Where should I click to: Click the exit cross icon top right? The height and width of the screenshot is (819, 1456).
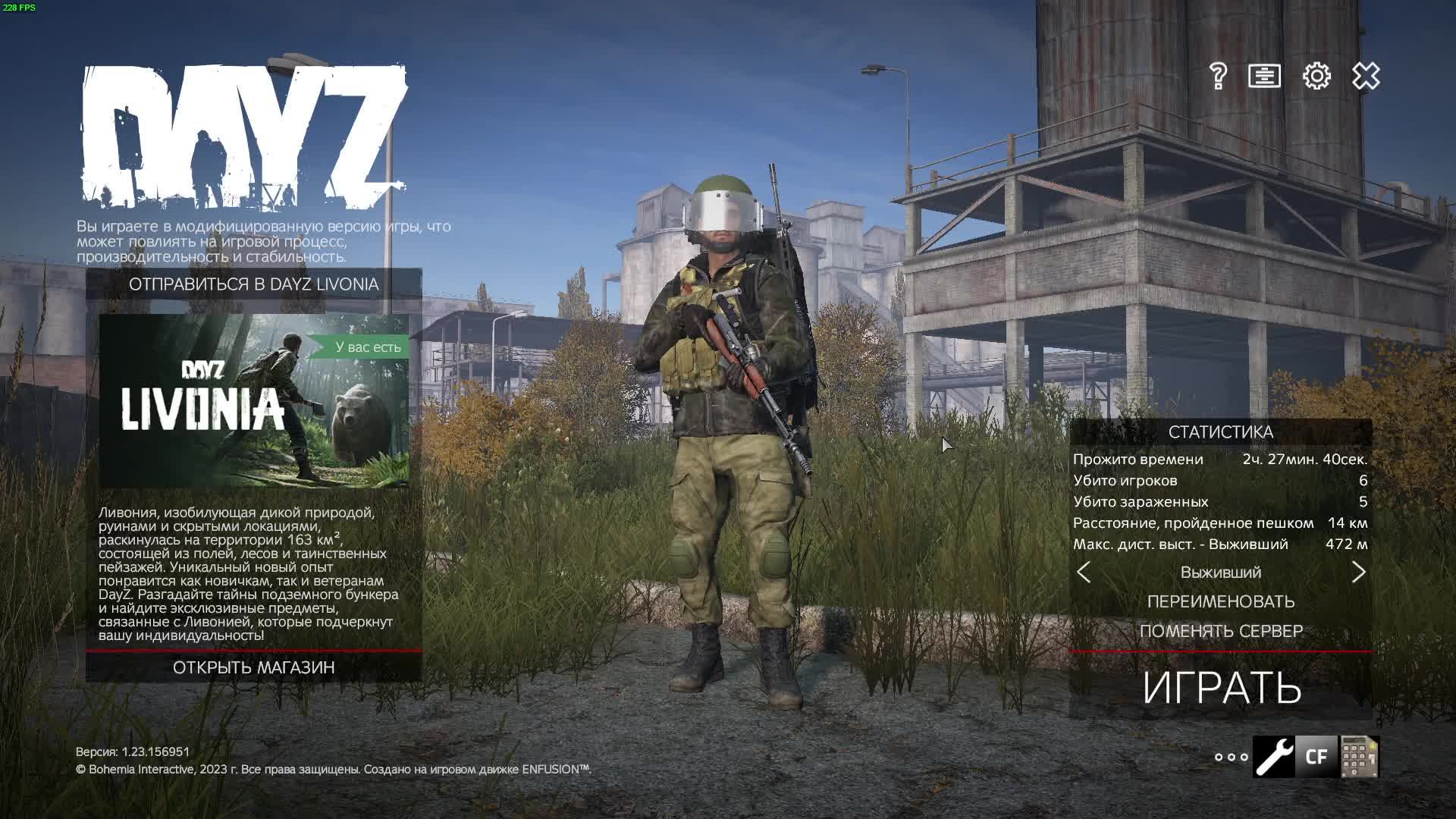tap(1365, 76)
